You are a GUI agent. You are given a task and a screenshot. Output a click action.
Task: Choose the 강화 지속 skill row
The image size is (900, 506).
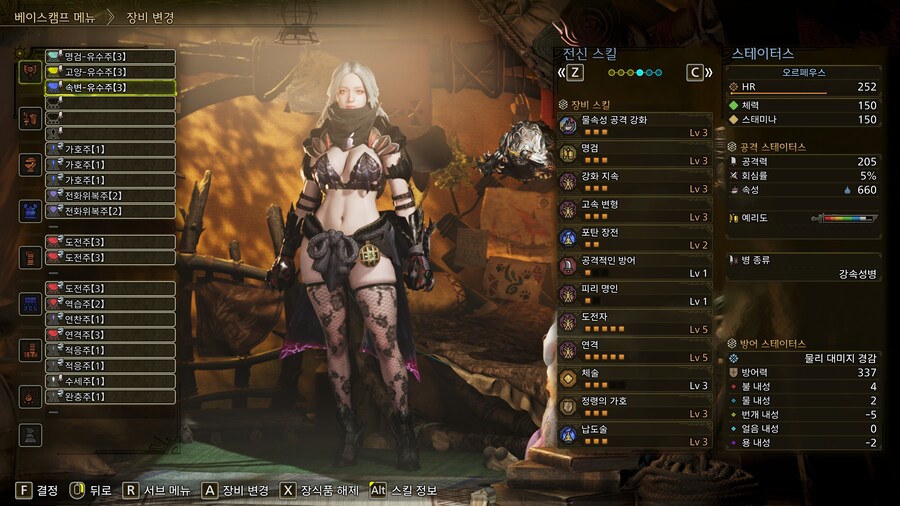click(x=636, y=181)
